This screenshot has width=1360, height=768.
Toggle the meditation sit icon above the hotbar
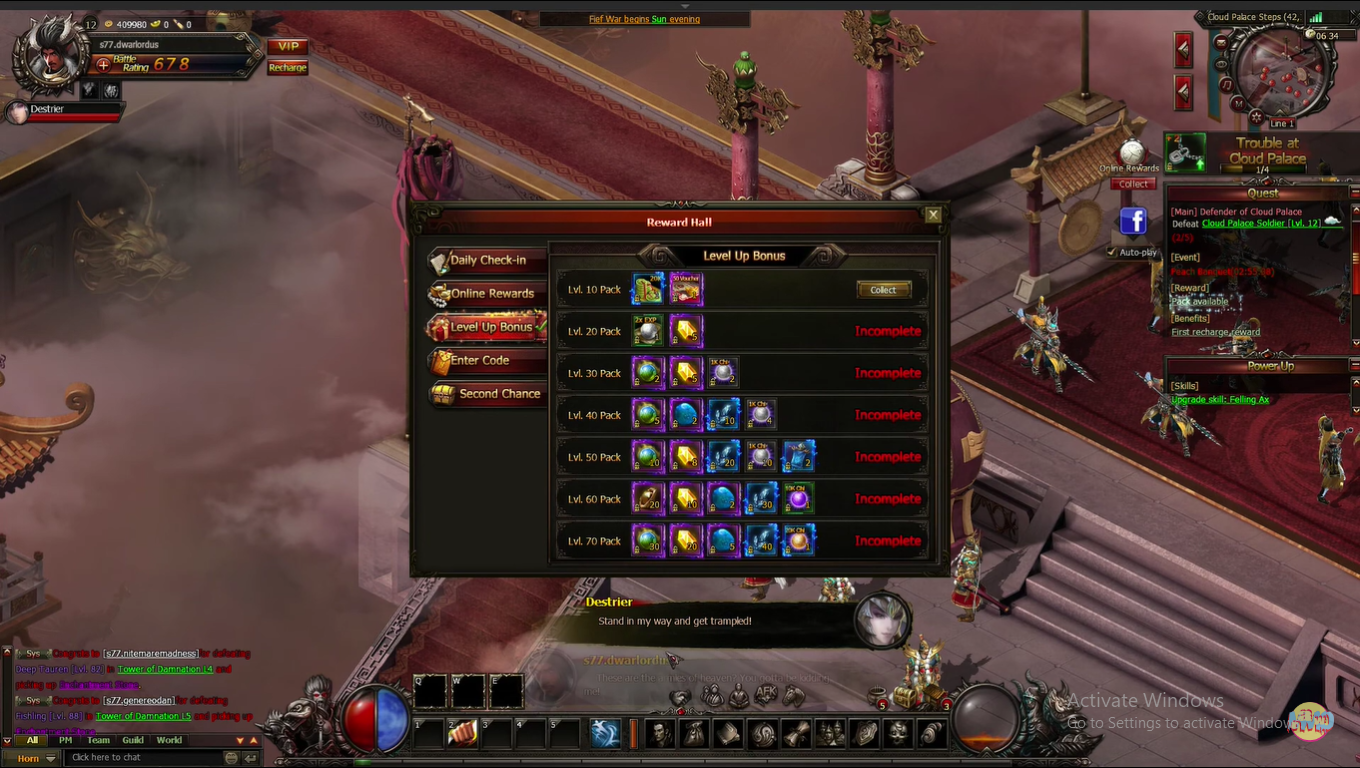738,696
